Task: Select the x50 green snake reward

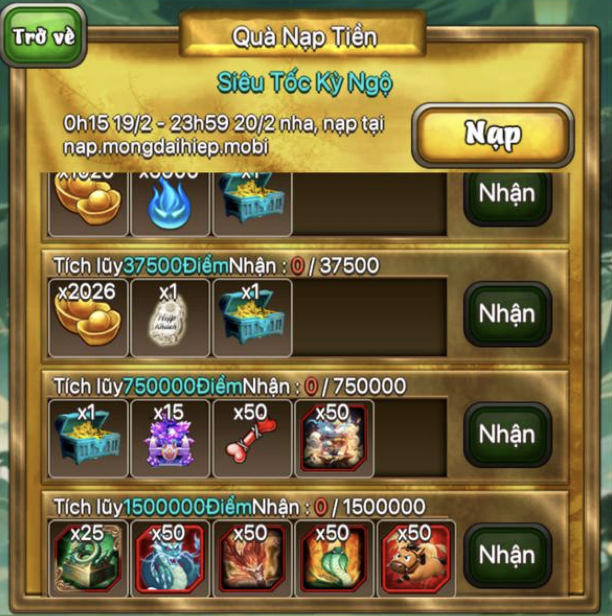Action: coord(333,558)
